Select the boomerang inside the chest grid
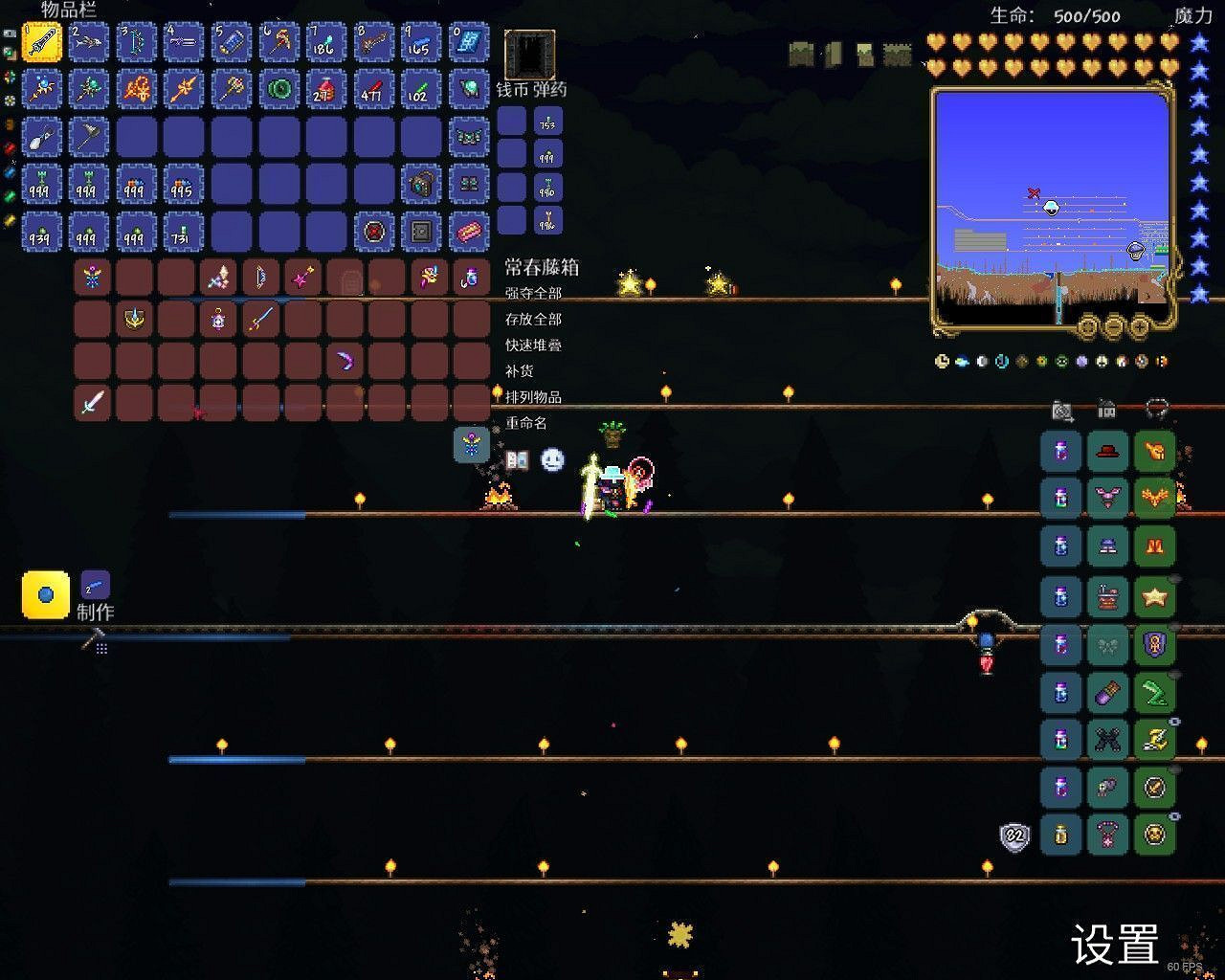Viewport: 1225px width, 980px height. pyautogui.click(x=345, y=361)
